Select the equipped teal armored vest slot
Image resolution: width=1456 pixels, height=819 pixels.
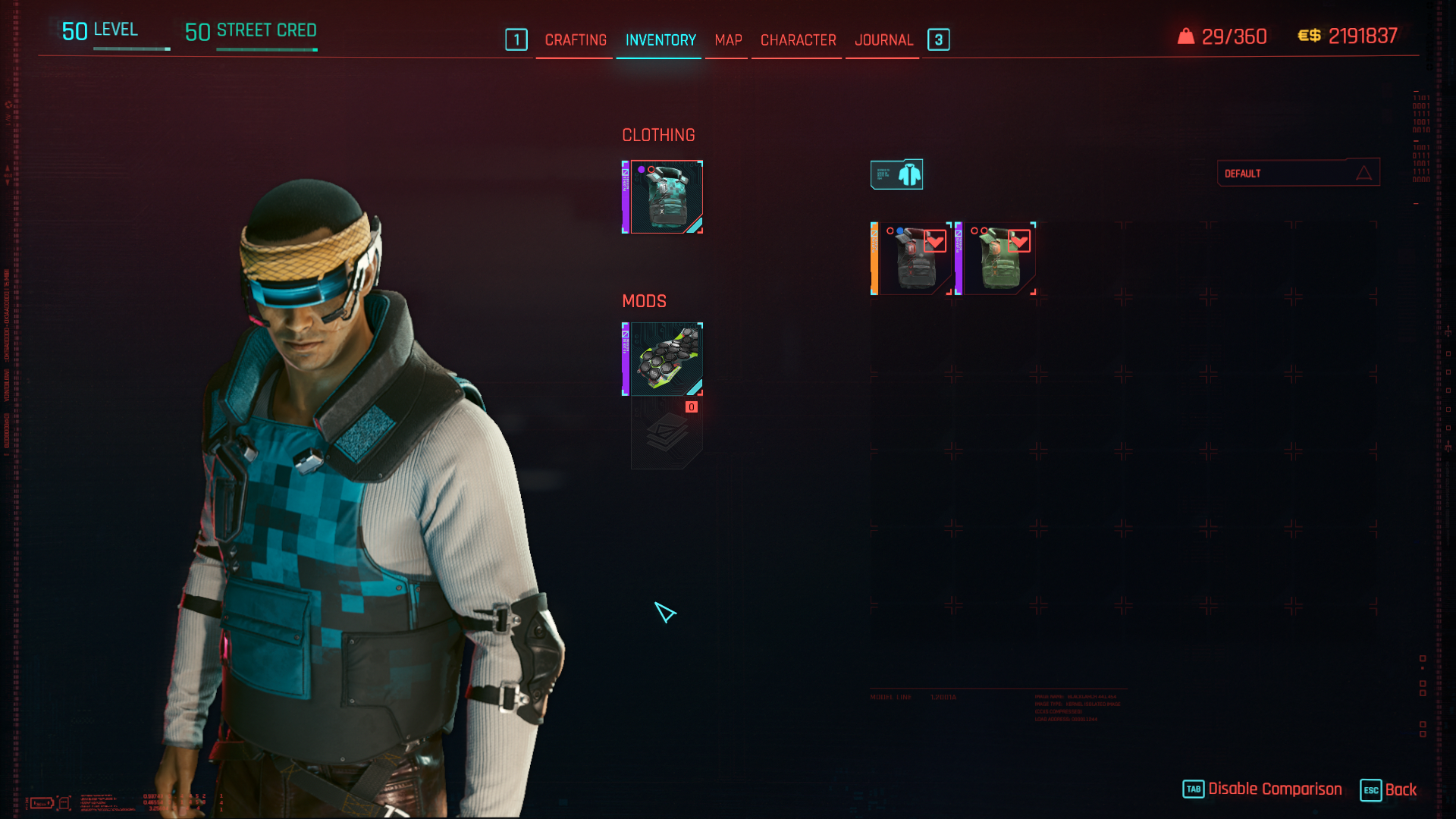pos(664,197)
